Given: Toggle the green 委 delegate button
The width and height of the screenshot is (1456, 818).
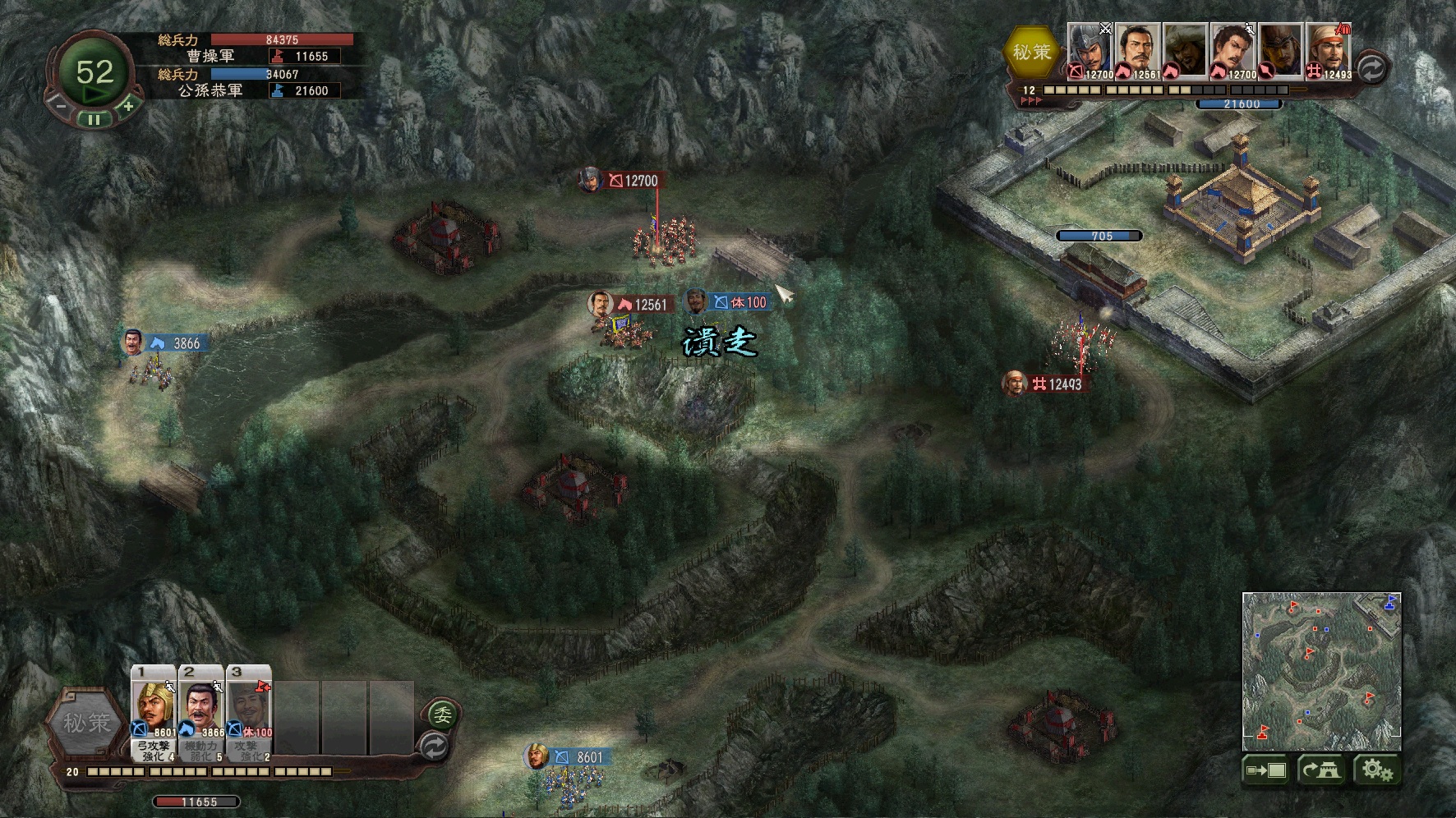Looking at the screenshot, I should pos(442,715).
